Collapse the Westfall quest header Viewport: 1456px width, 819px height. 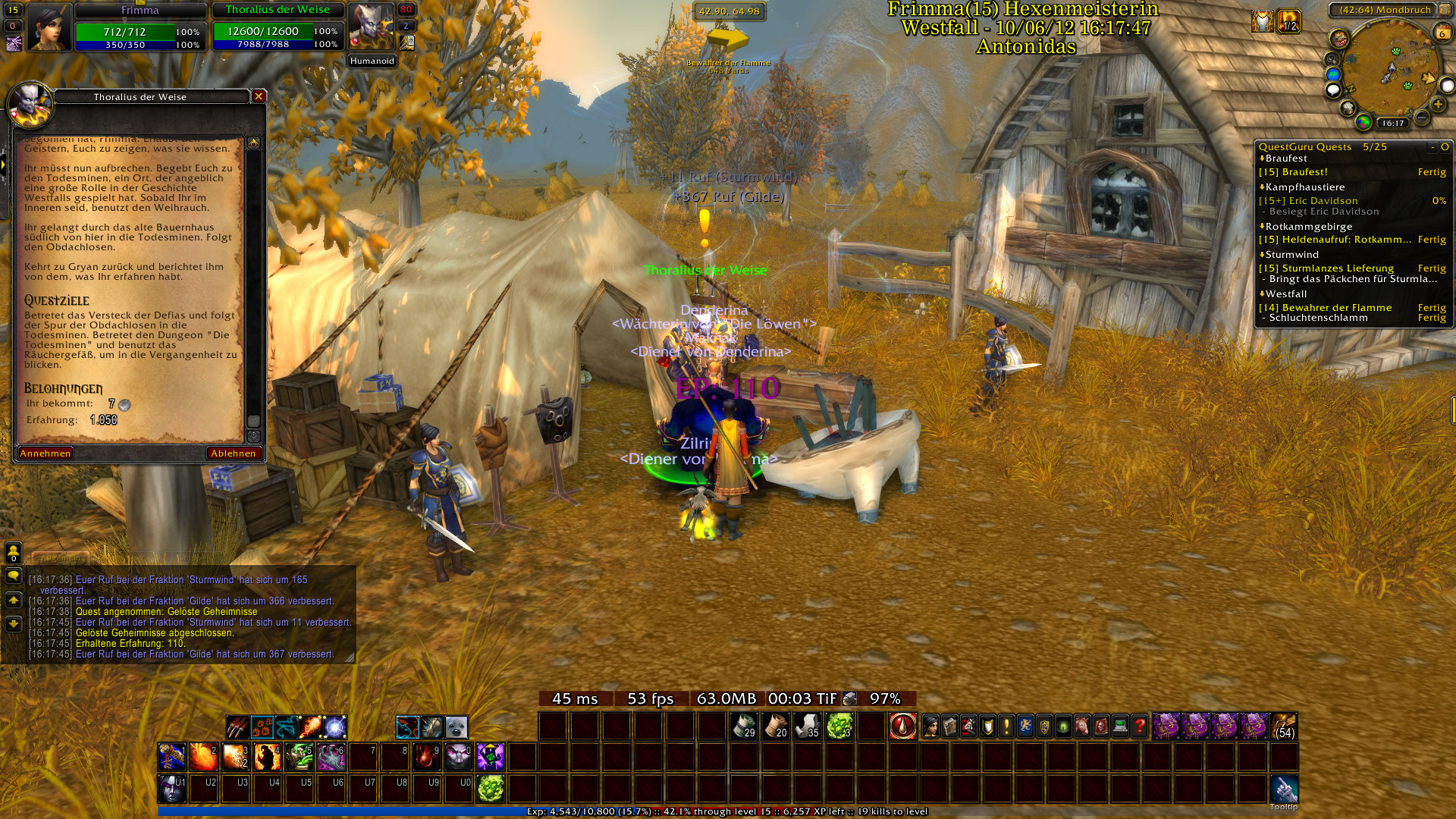tap(1285, 294)
